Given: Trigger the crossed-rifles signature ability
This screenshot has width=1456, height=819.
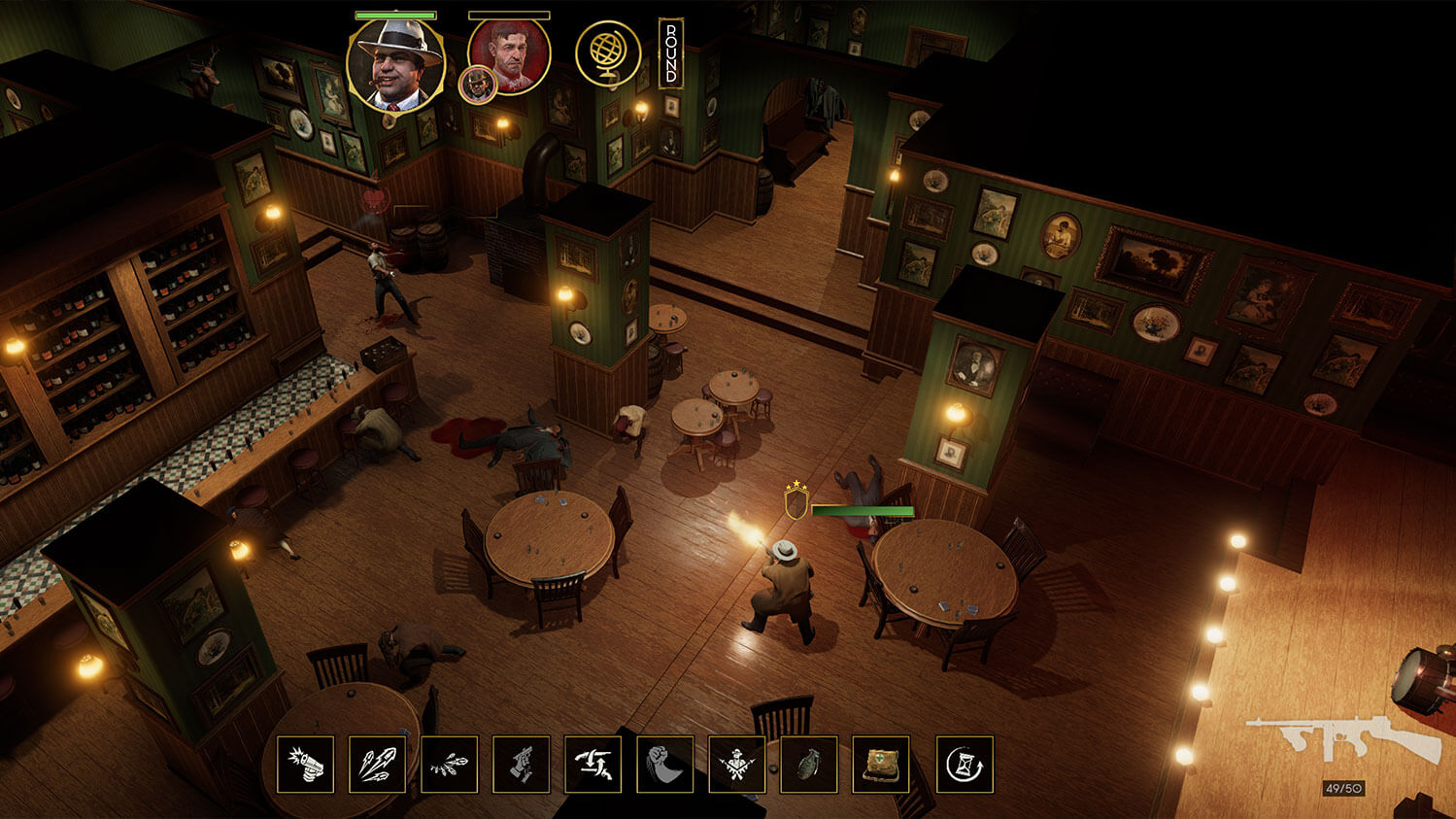Looking at the screenshot, I should pos(736,766).
